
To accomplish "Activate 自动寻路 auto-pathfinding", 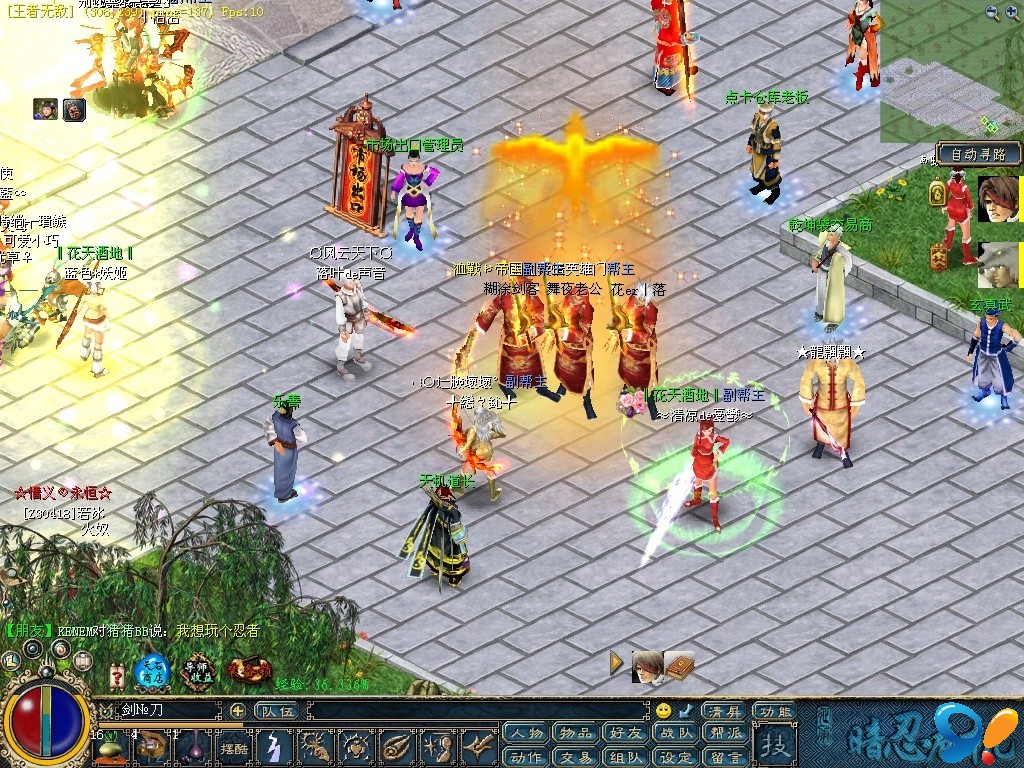I will 979,154.
